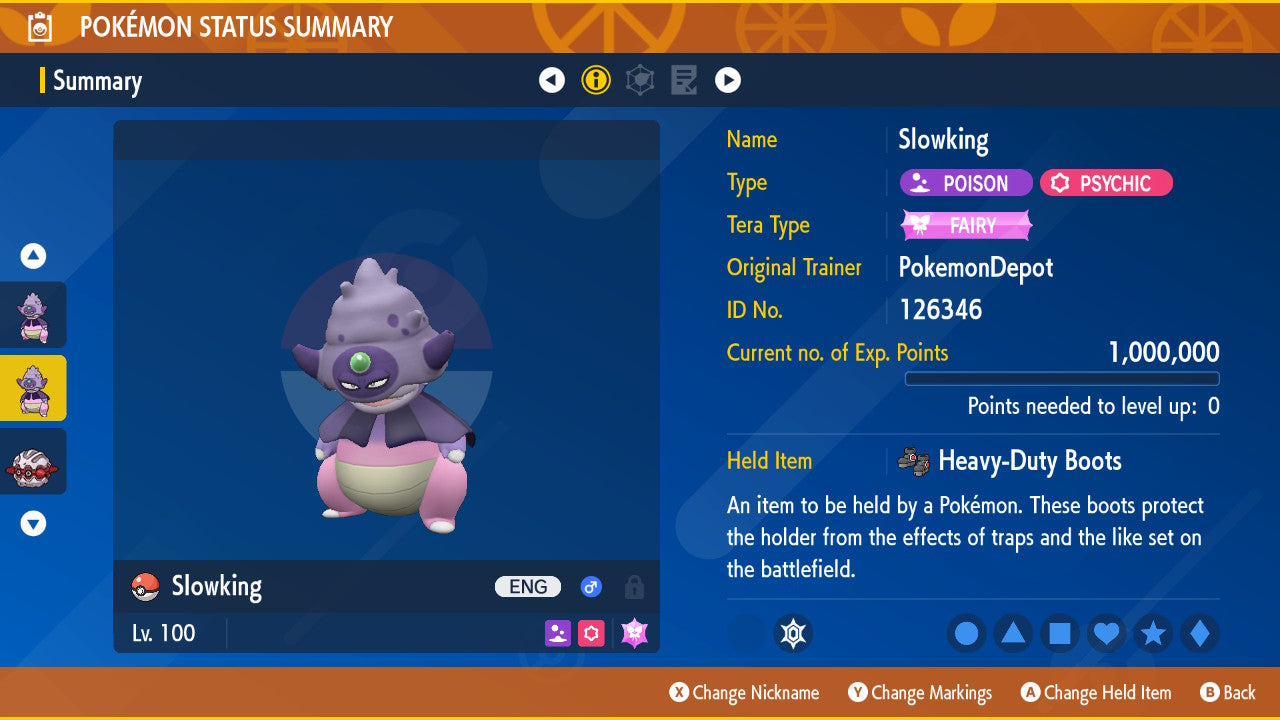Choose the highlighted Slowking party thumbnail

coord(33,388)
